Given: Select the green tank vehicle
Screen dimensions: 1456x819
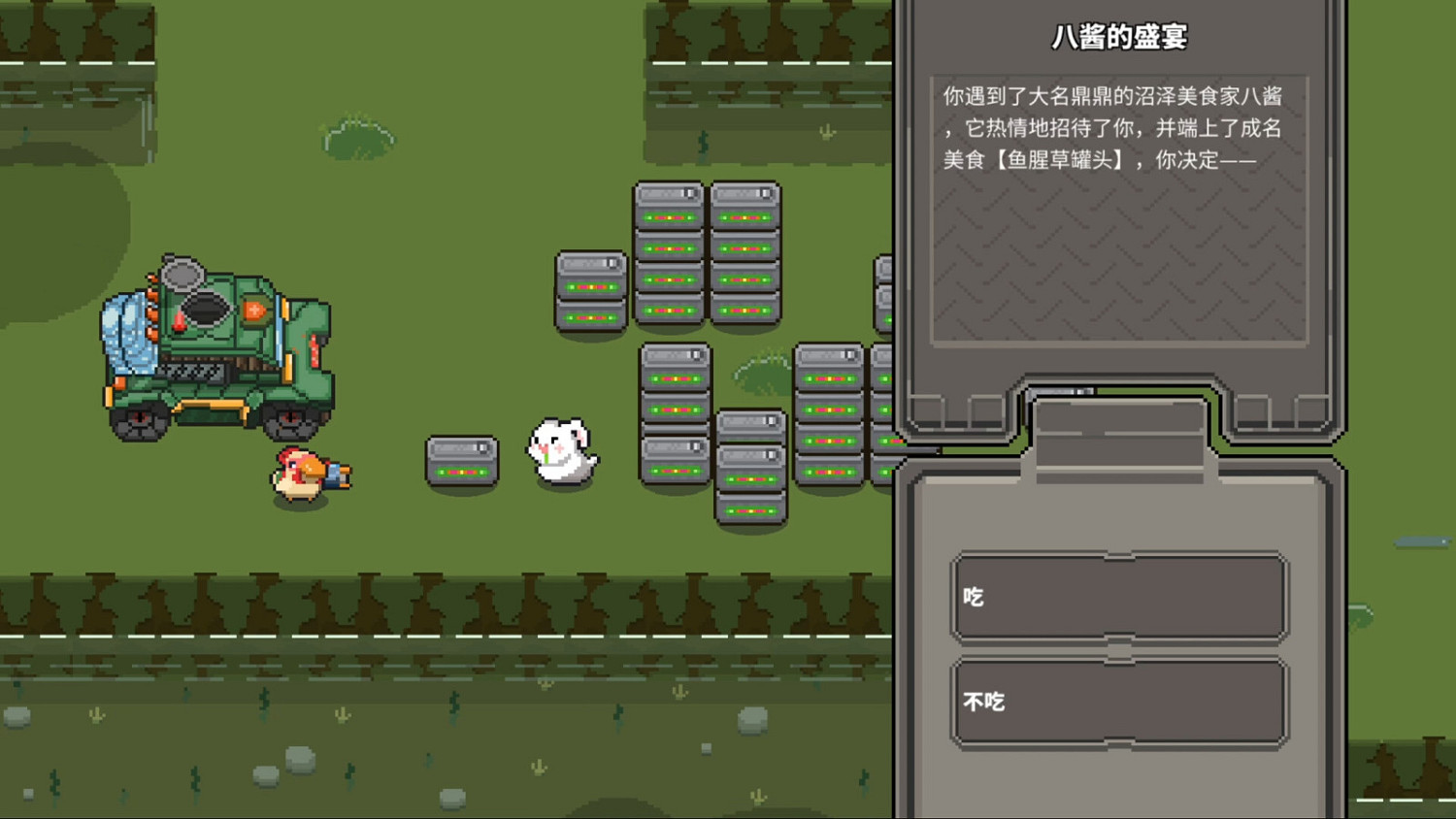Looking at the screenshot, I should tap(214, 349).
